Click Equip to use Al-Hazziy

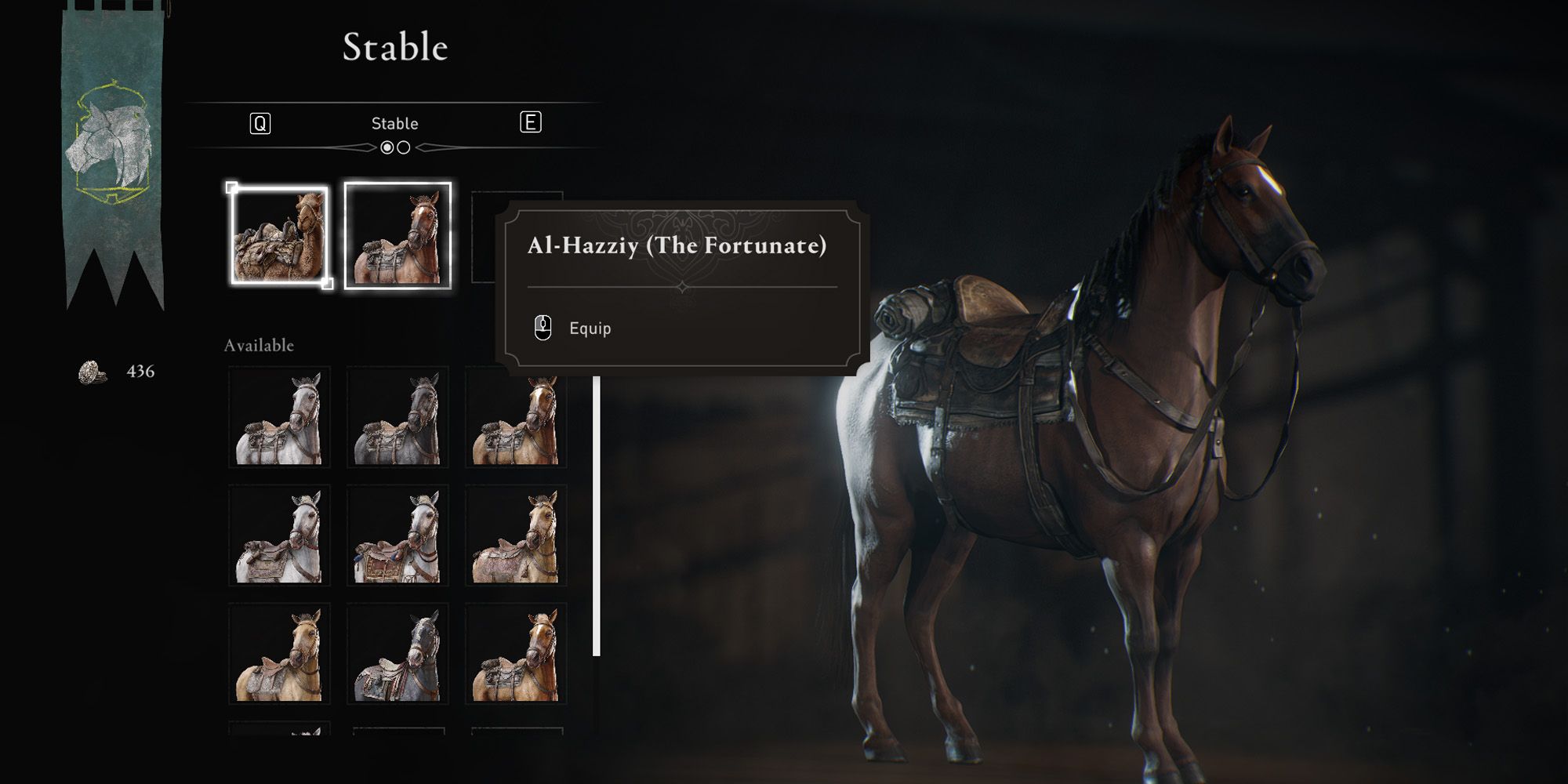click(589, 329)
